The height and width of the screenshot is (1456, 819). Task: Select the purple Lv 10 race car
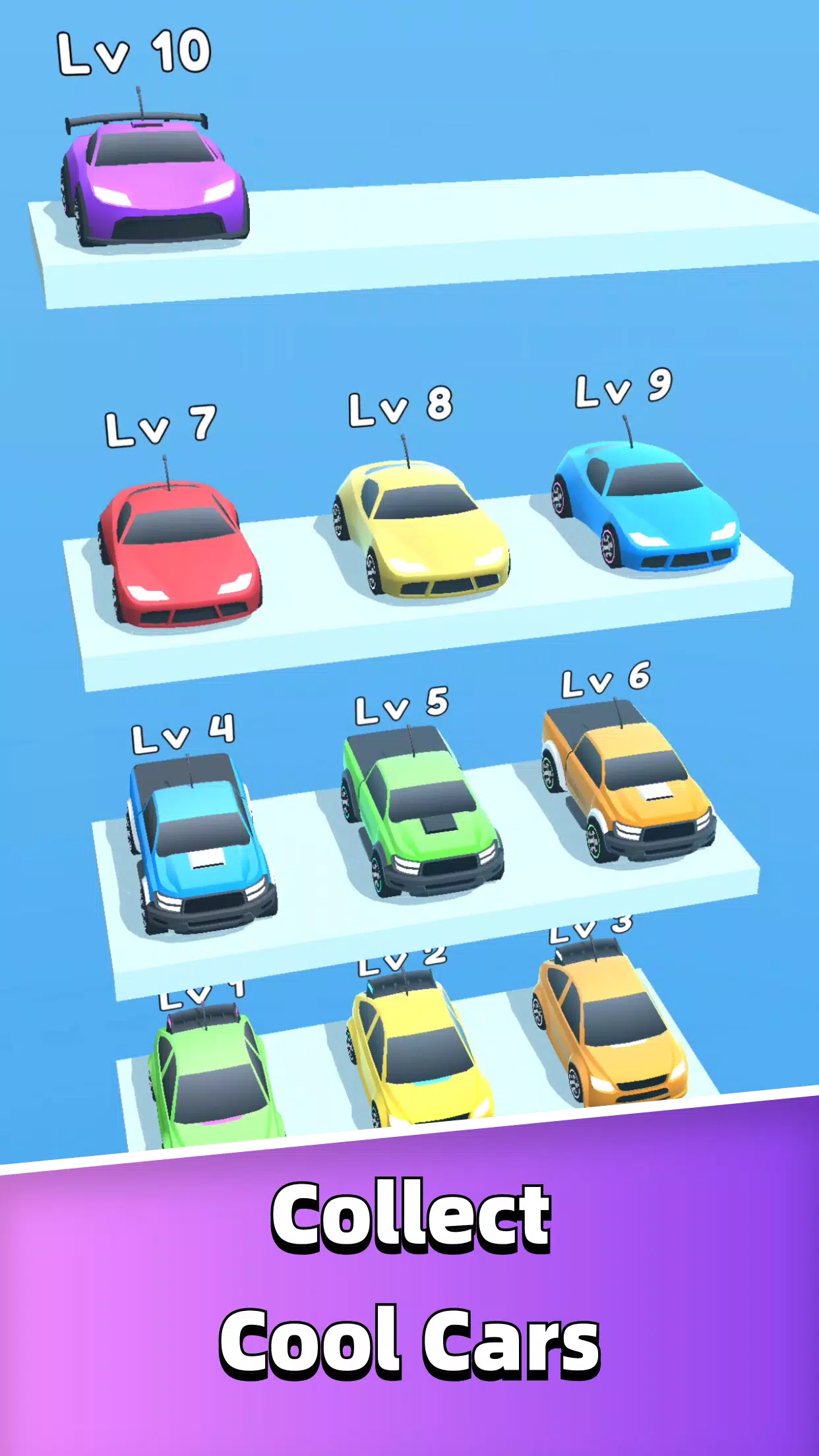coord(156,179)
